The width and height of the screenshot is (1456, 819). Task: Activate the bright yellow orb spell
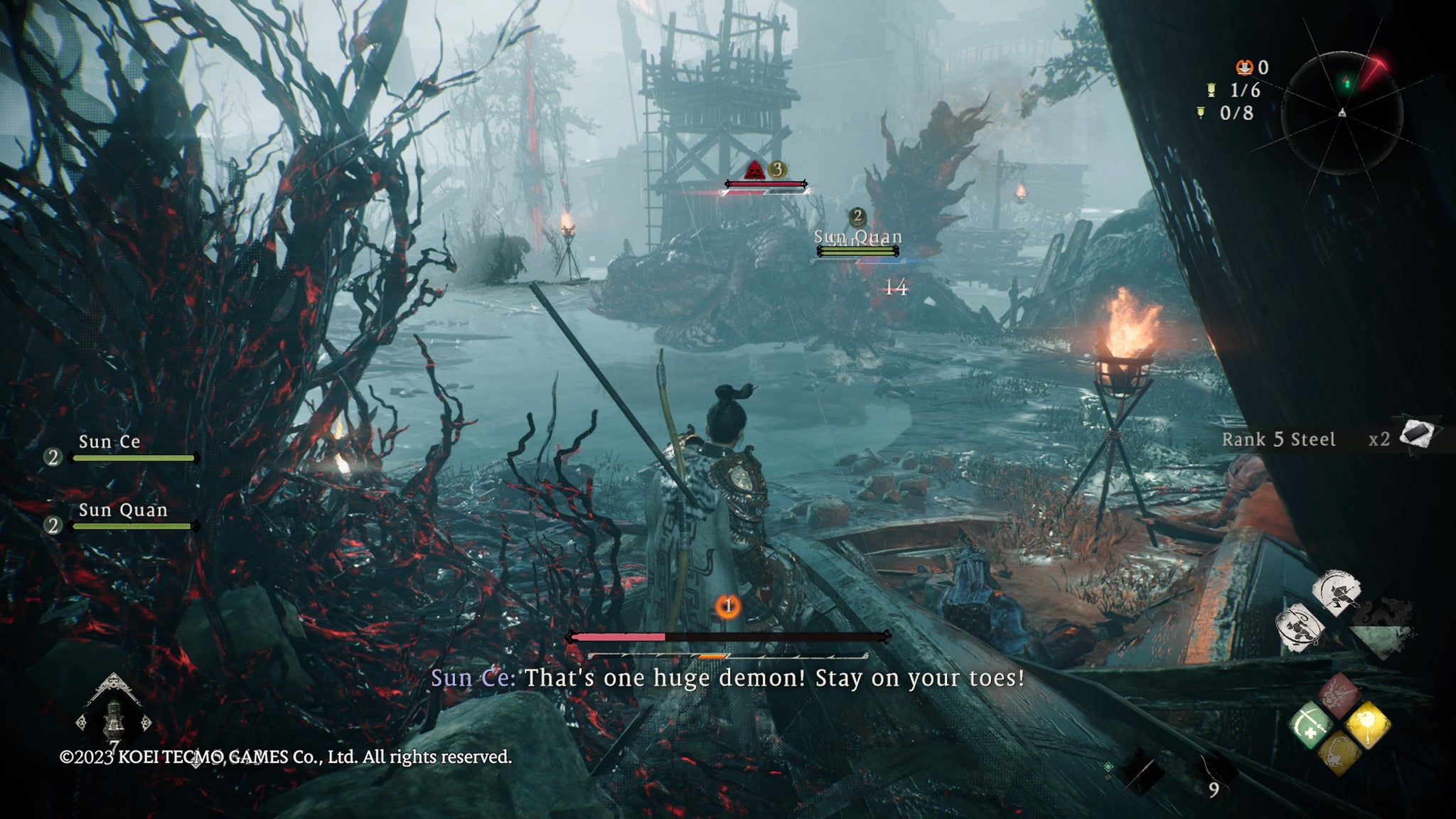point(1367,724)
